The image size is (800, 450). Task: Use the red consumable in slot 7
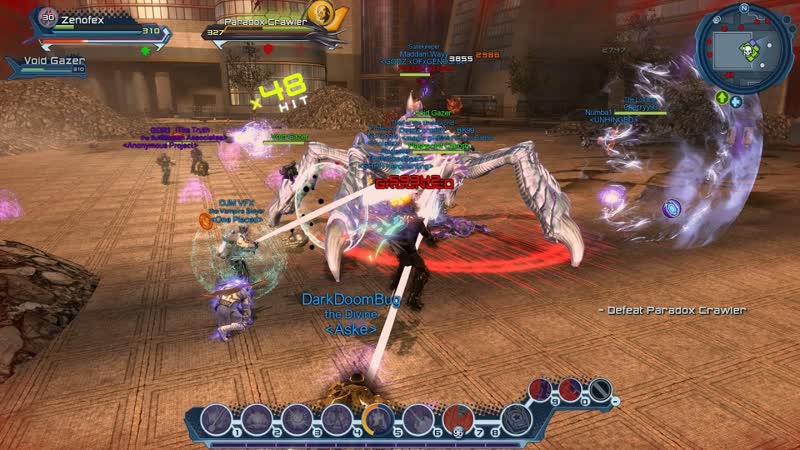click(457, 417)
